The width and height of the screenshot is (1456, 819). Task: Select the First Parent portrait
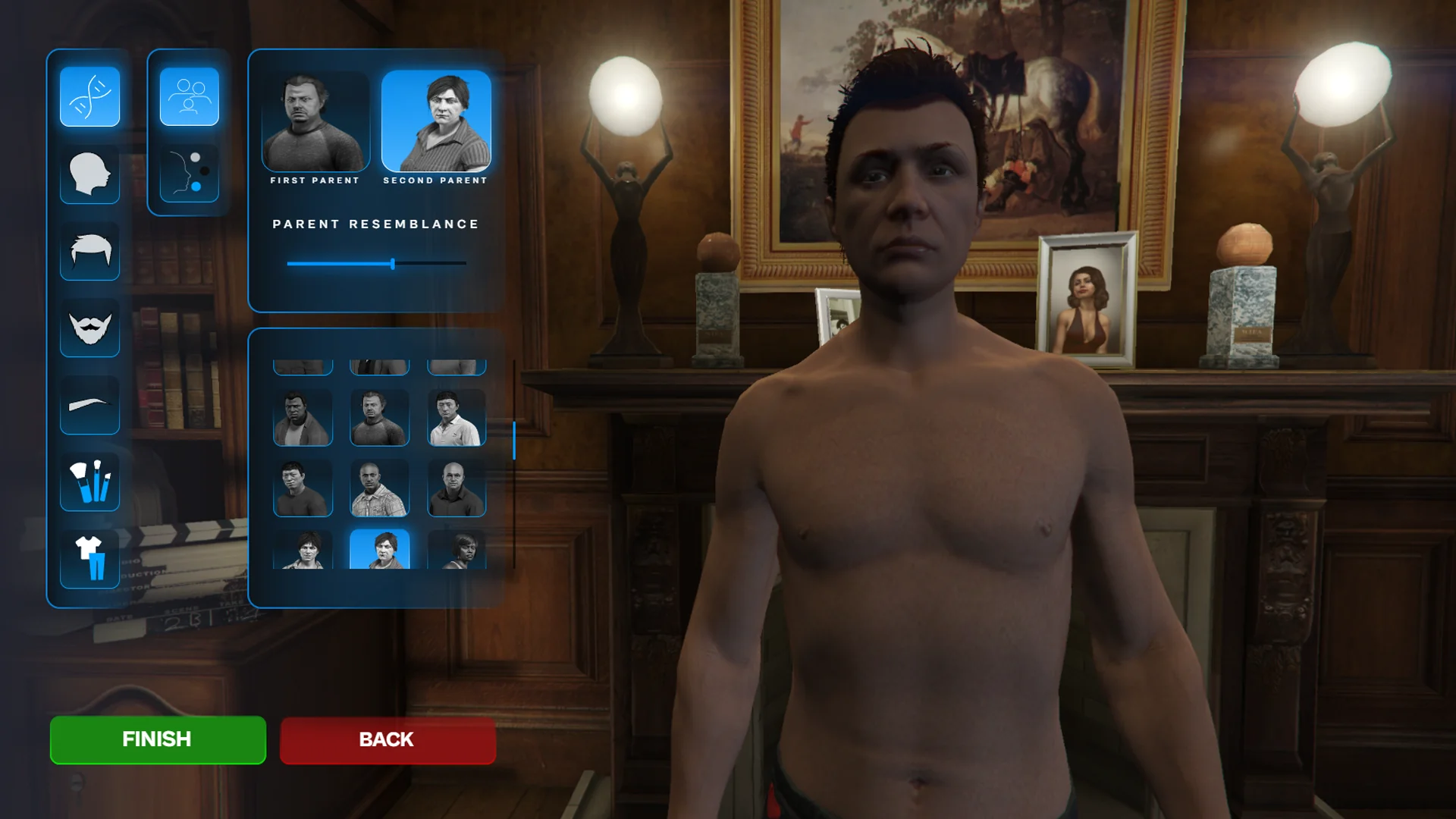point(315,121)
